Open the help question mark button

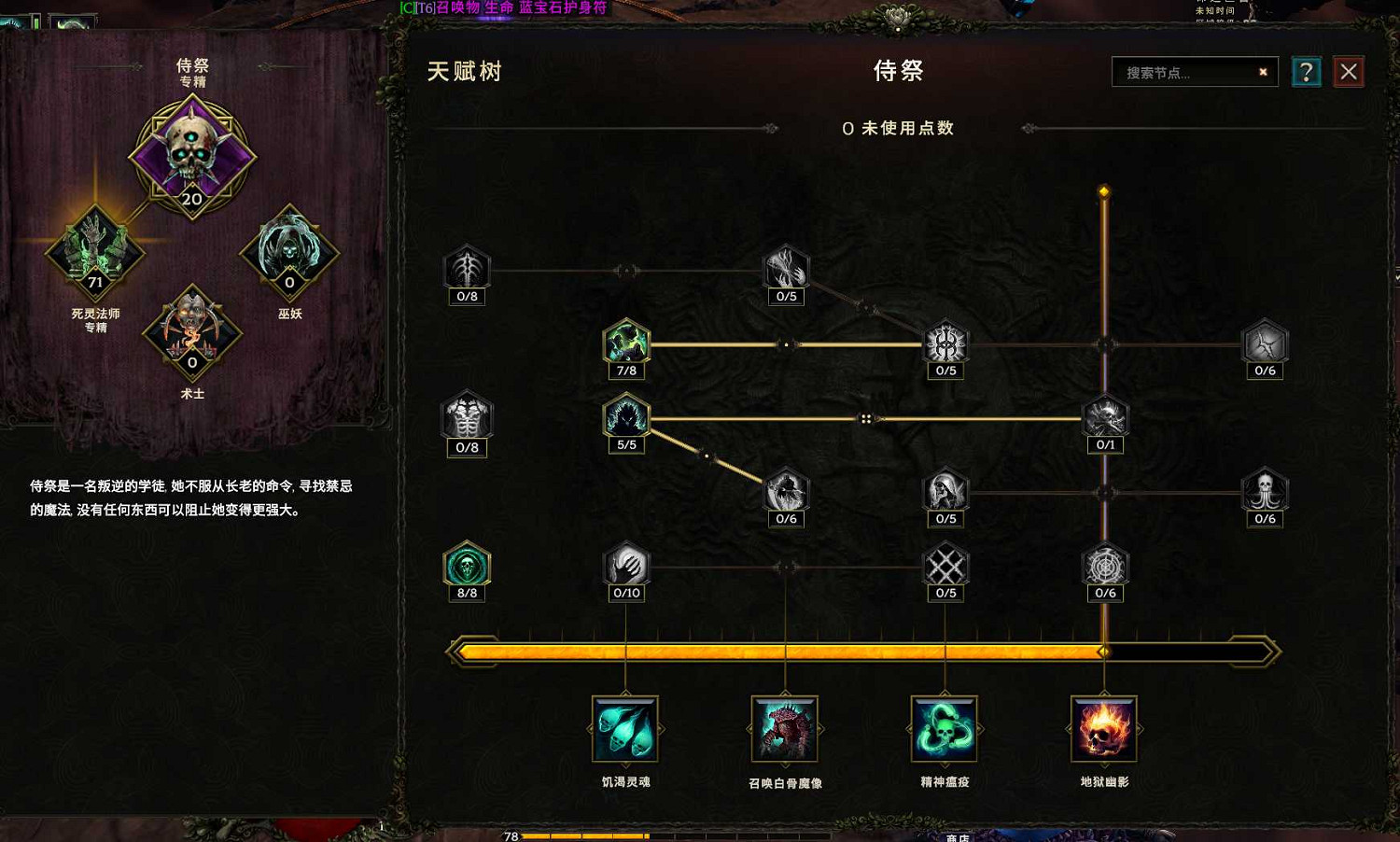tap(1306, 72)
